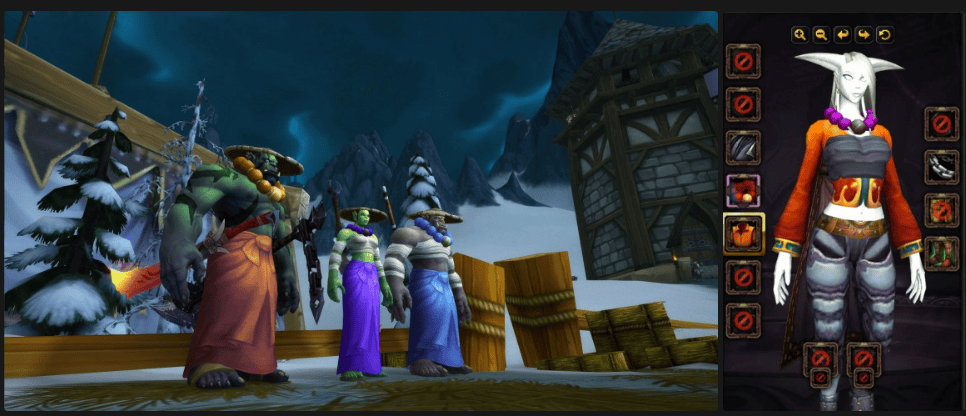Image resolution: width=966 pixels, height=416 pixels.
Task: Reset the model view with the circular arrow
Action: (x=884, y=35)
